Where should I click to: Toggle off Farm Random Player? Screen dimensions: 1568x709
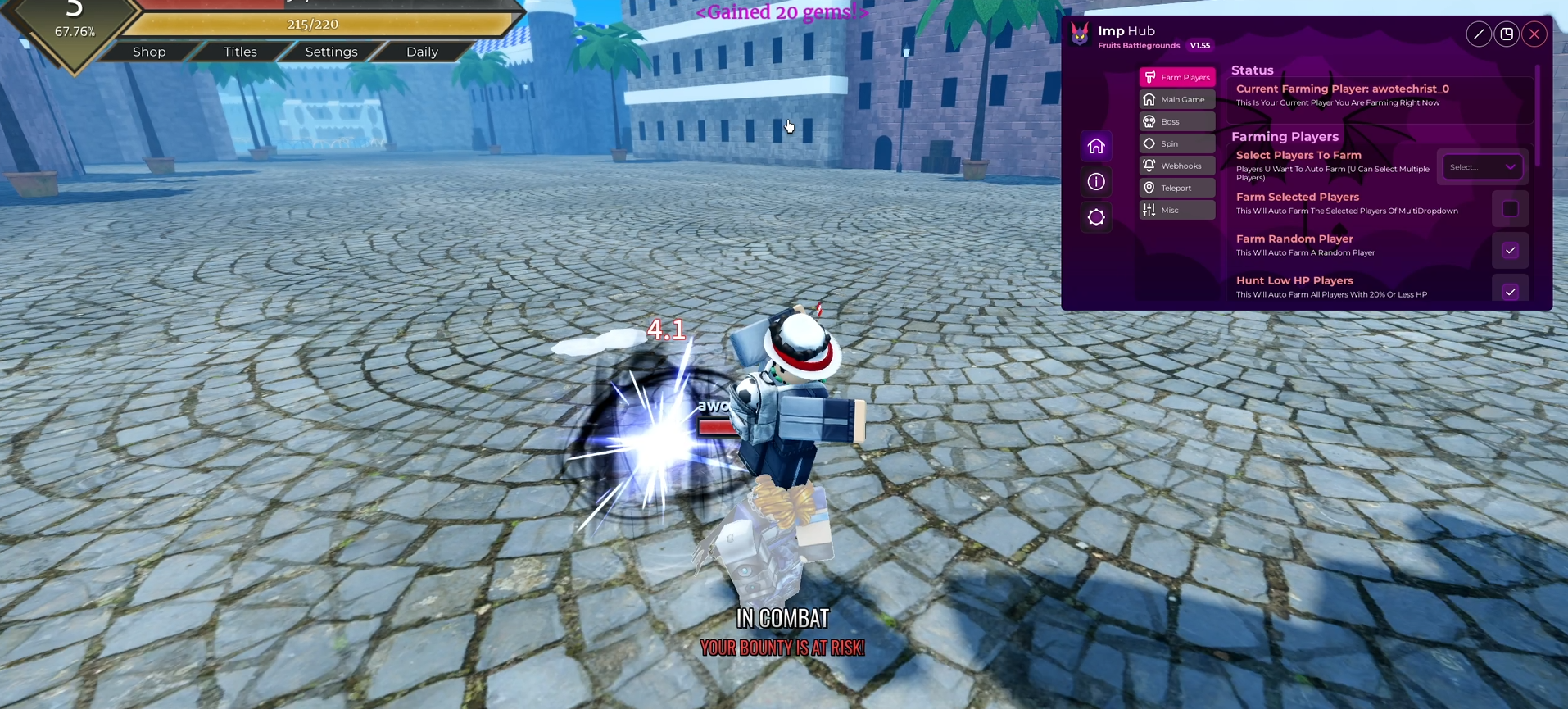(1510, 251)
